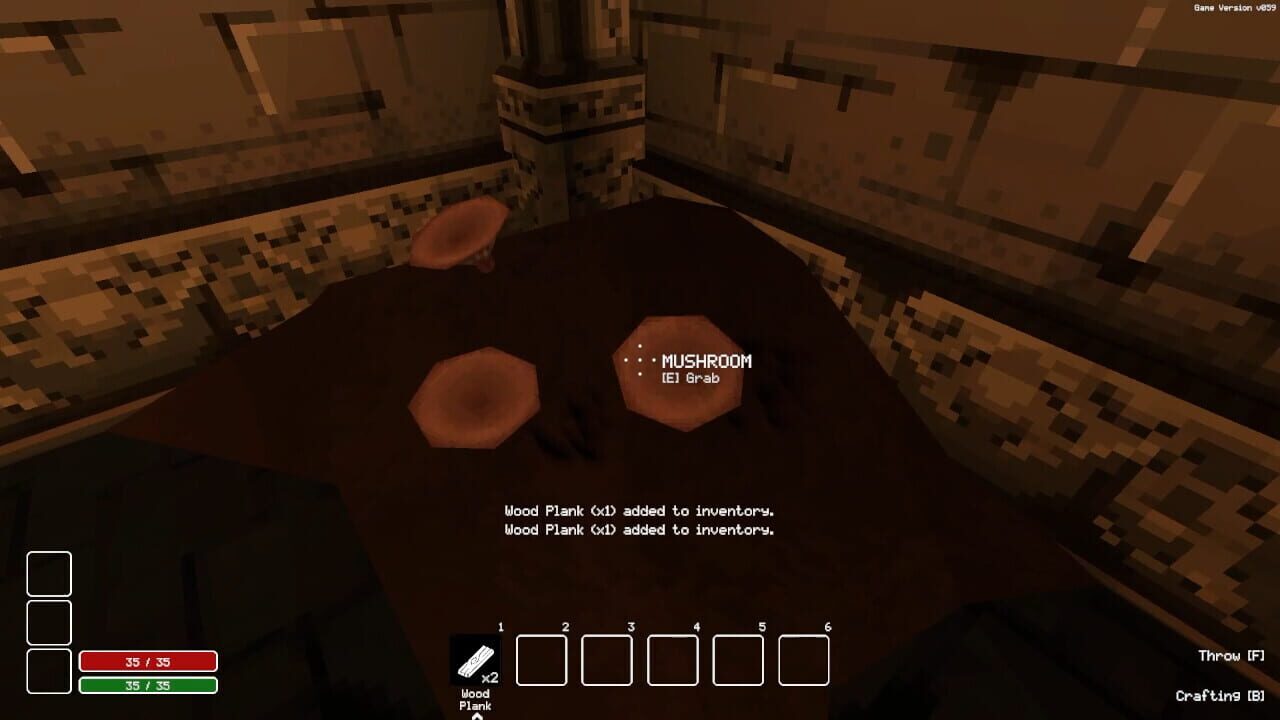Click the Wood Plank added to inventory notification
Viewport: 1280px width, 720px height.
638,510
